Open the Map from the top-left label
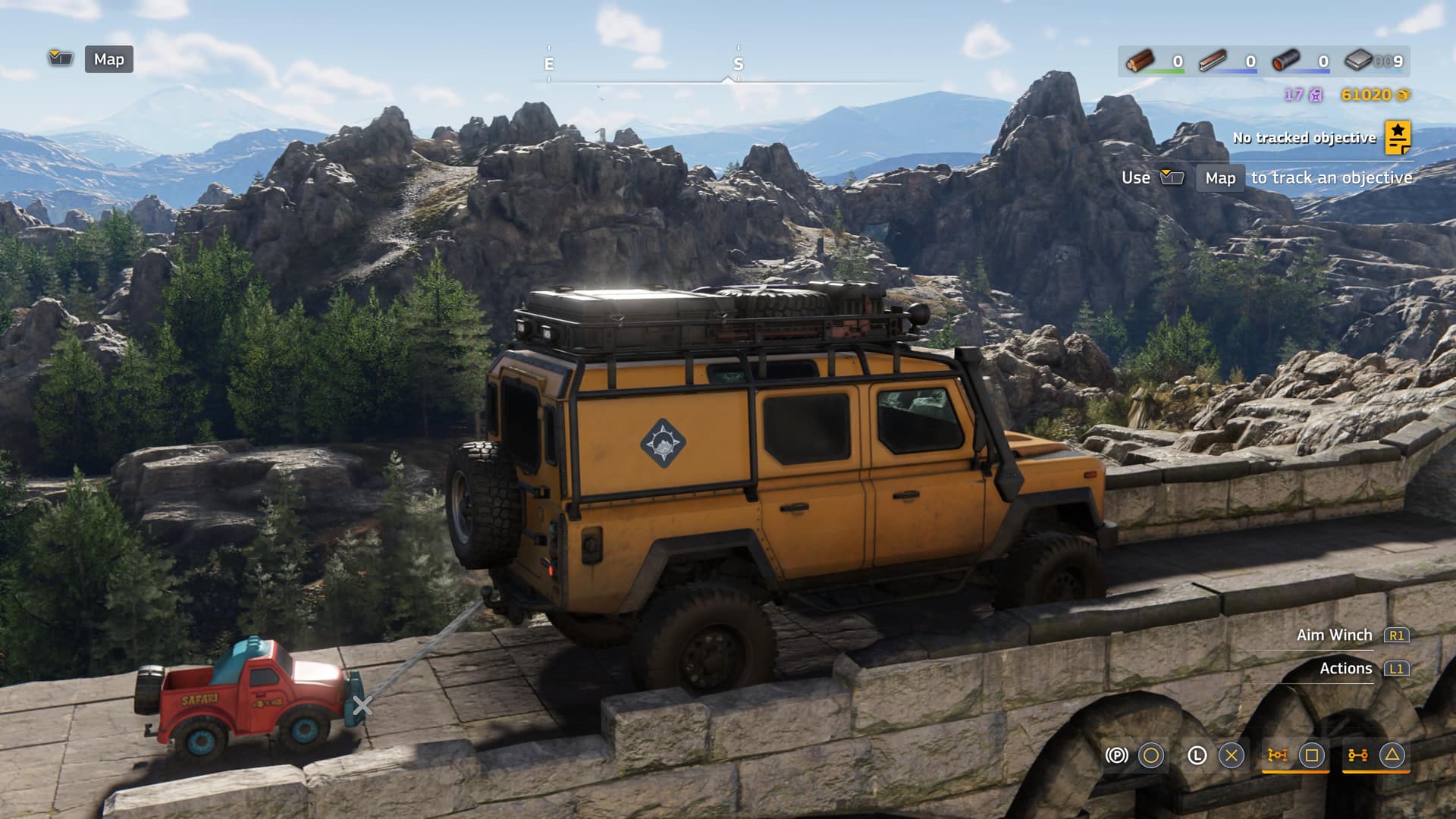 coord(108,59)
